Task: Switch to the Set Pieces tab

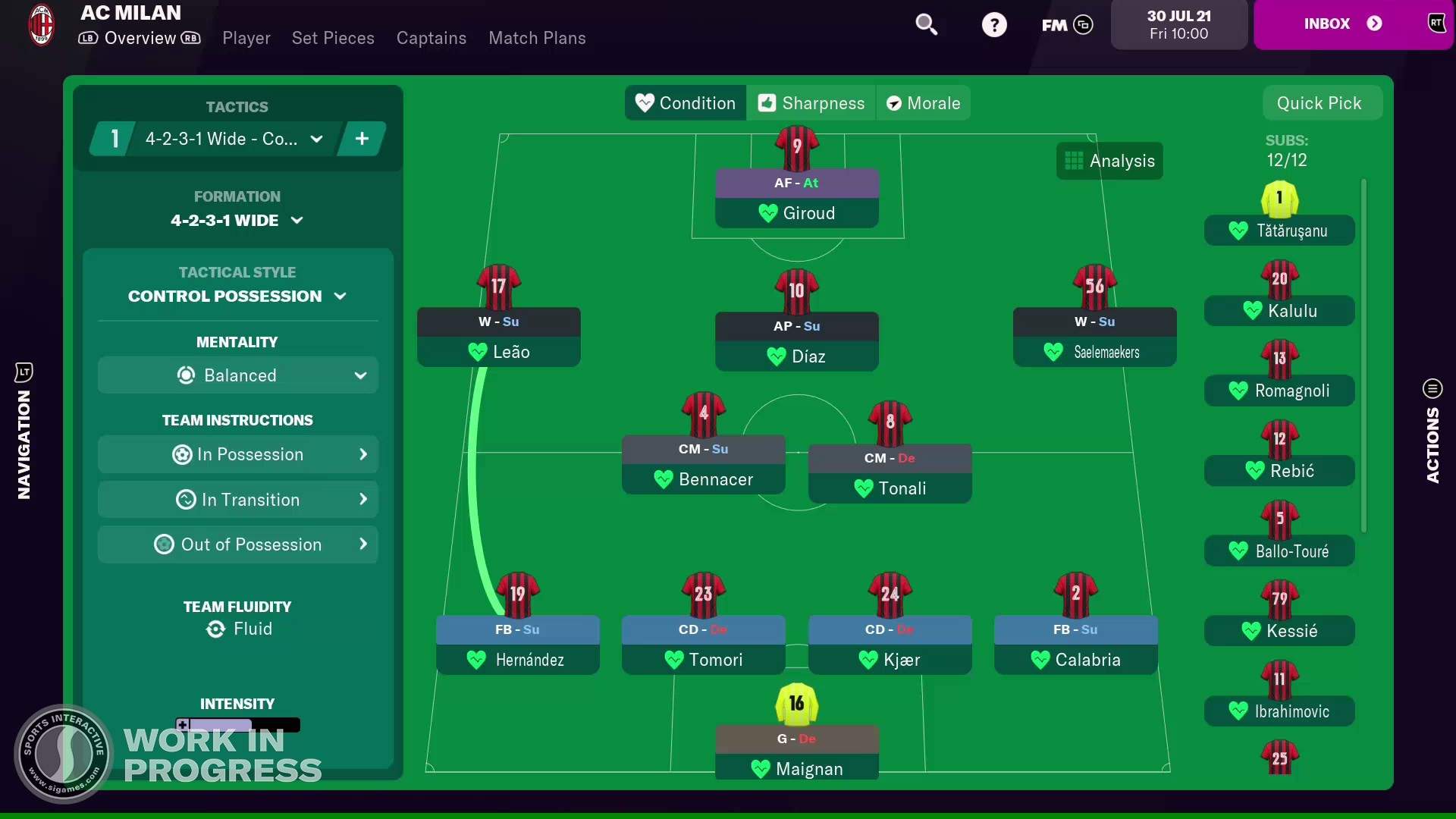Action: tap(333, 38)
